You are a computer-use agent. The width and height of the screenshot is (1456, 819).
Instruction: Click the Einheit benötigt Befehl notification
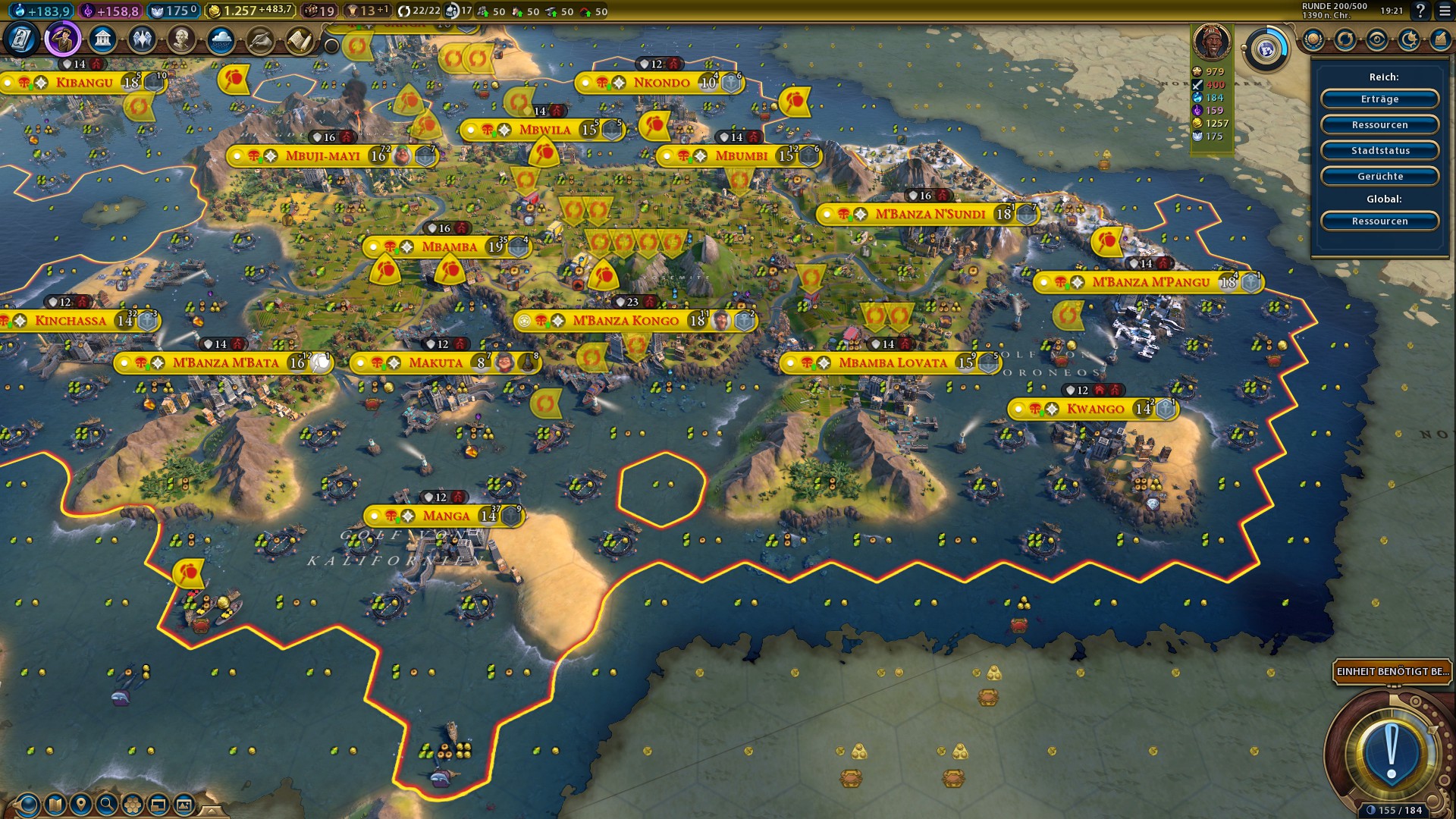pyautogui.click(x=1392, y=672)
